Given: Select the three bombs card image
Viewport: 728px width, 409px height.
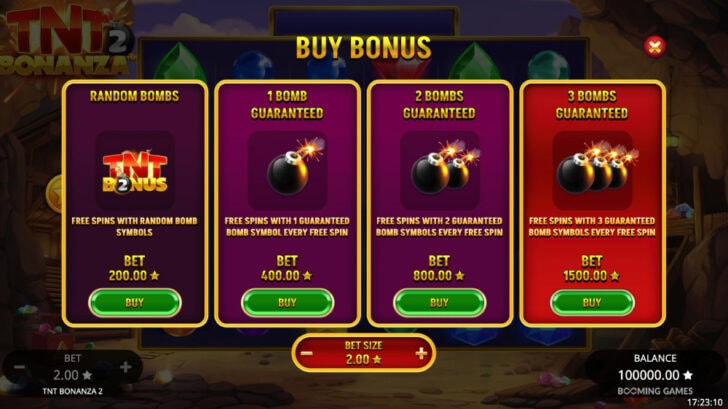Looking at the screenshot, I should pos(592,169).
